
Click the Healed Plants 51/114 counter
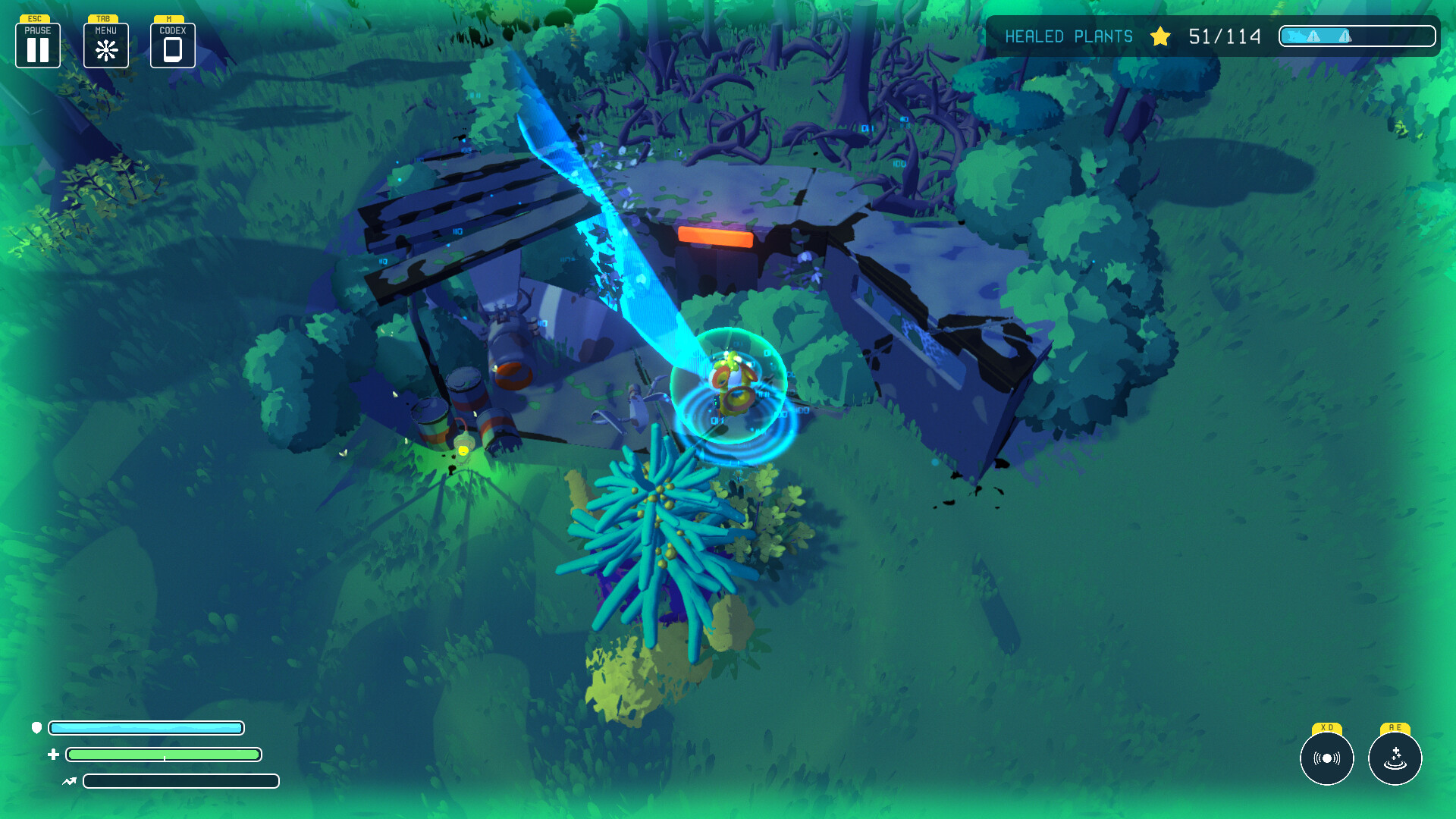(1225, 36)
